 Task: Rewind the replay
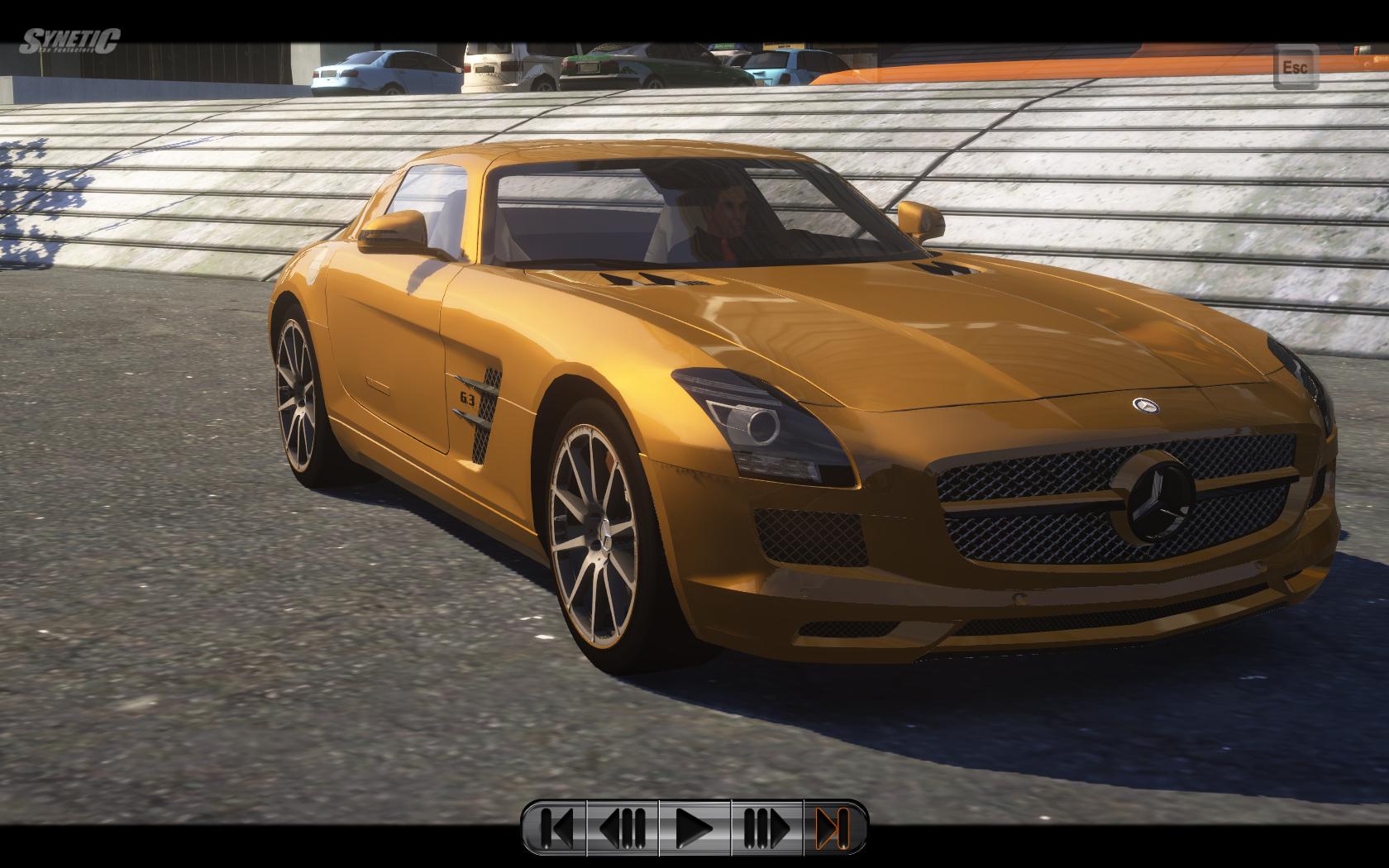click(x=623, y=827)
